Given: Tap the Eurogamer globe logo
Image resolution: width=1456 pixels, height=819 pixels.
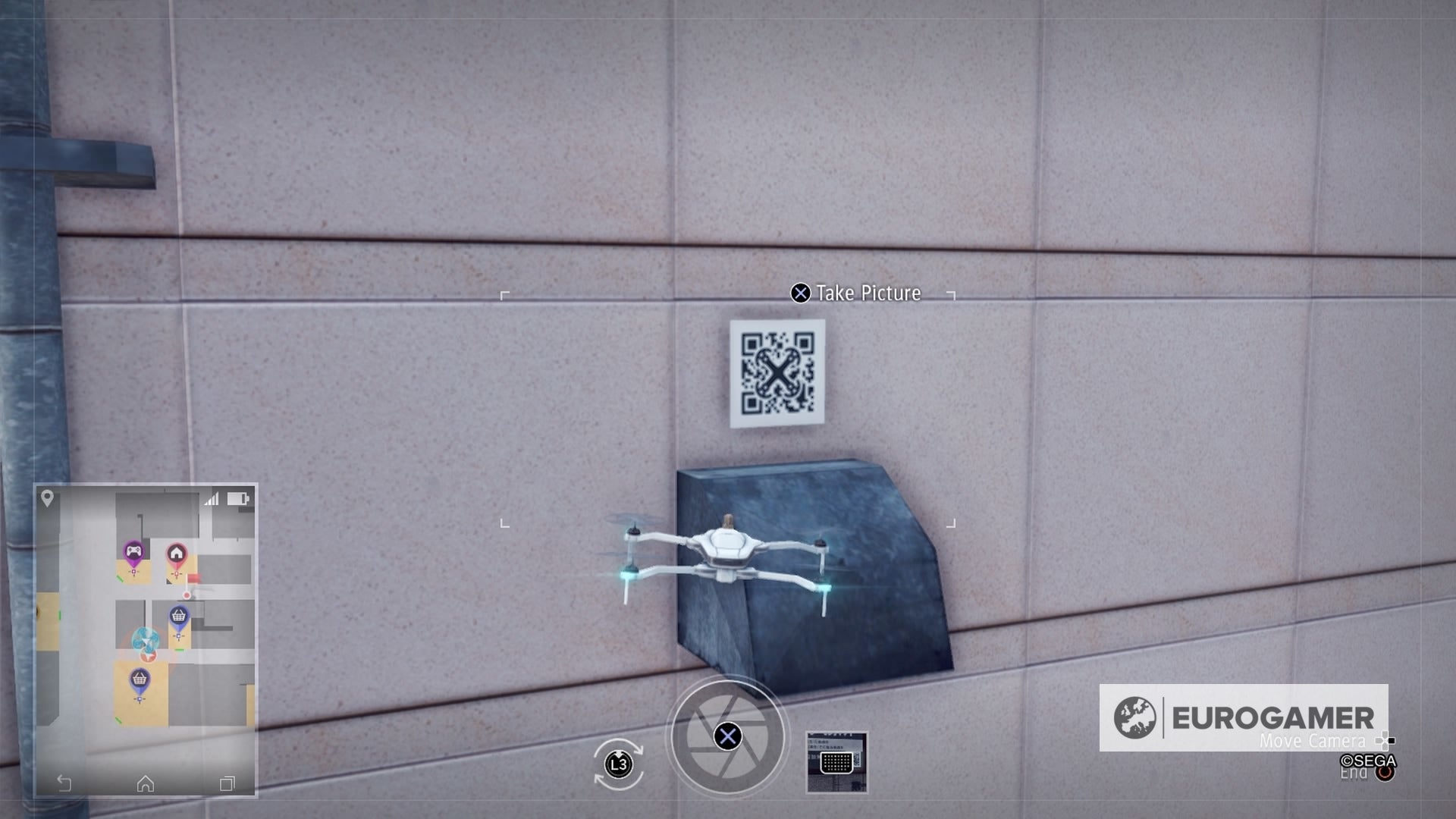Looking at the screenshot, I should [x=1135, y=718].
